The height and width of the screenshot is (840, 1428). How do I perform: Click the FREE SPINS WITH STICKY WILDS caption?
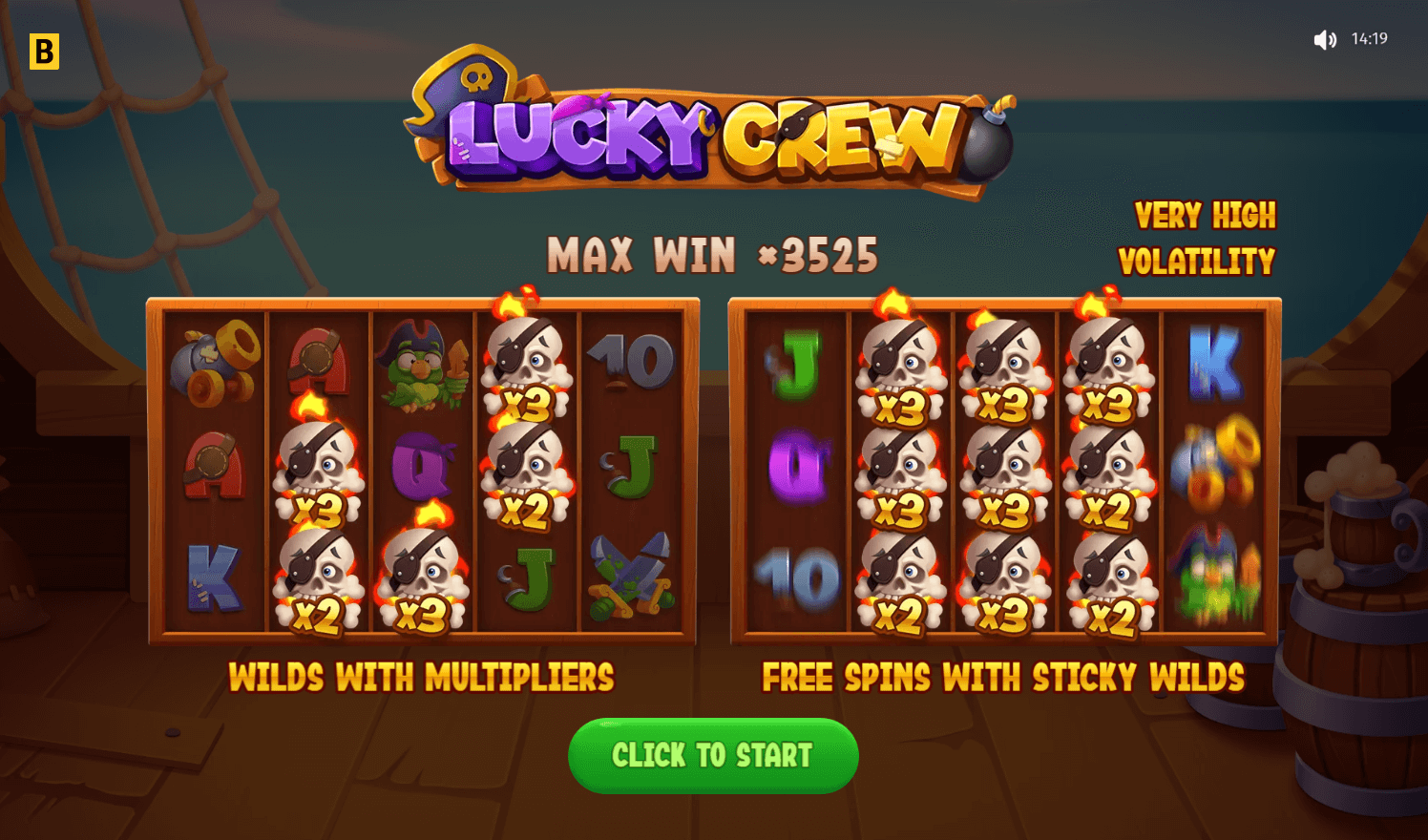(x=1003, y=679)
